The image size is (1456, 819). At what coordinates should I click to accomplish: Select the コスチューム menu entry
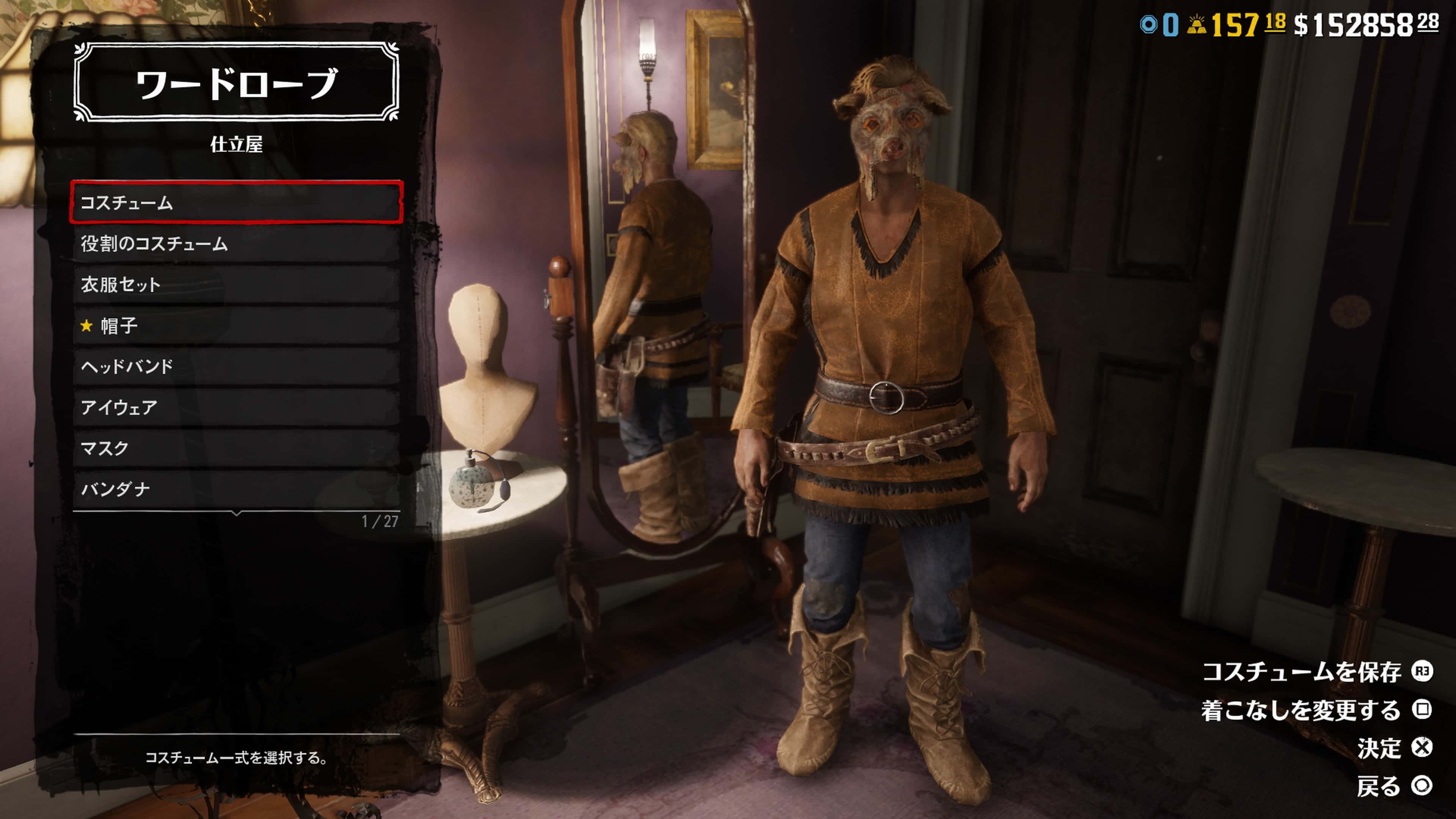coord(236,202)
